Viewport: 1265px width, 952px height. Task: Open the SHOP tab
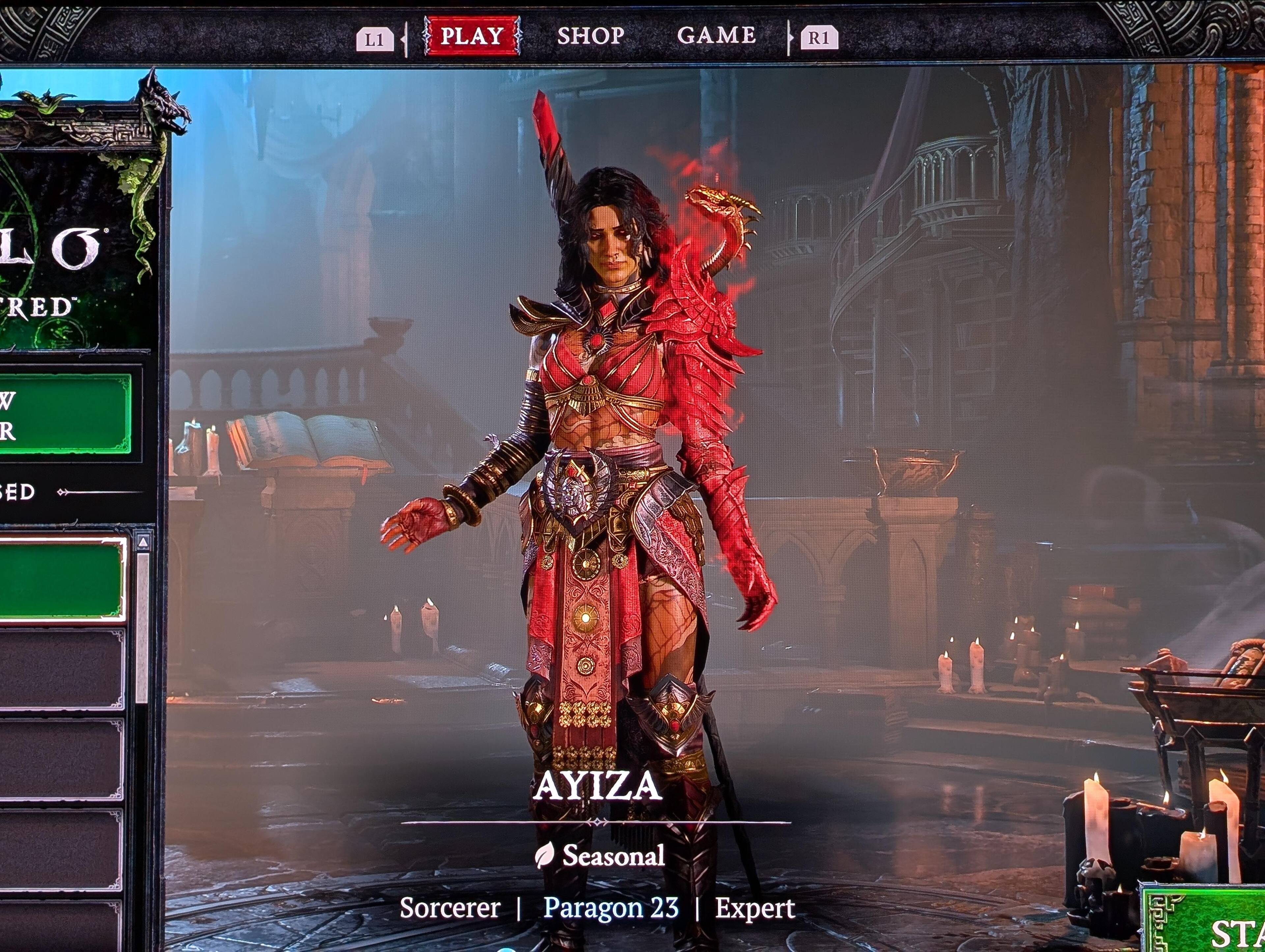tap(591, 36)
